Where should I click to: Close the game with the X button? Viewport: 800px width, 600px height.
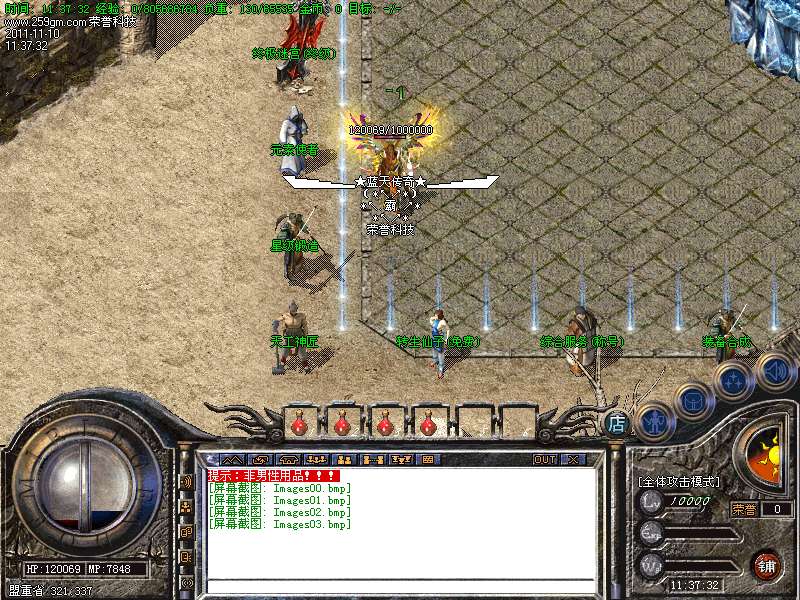tap(573, 459)
